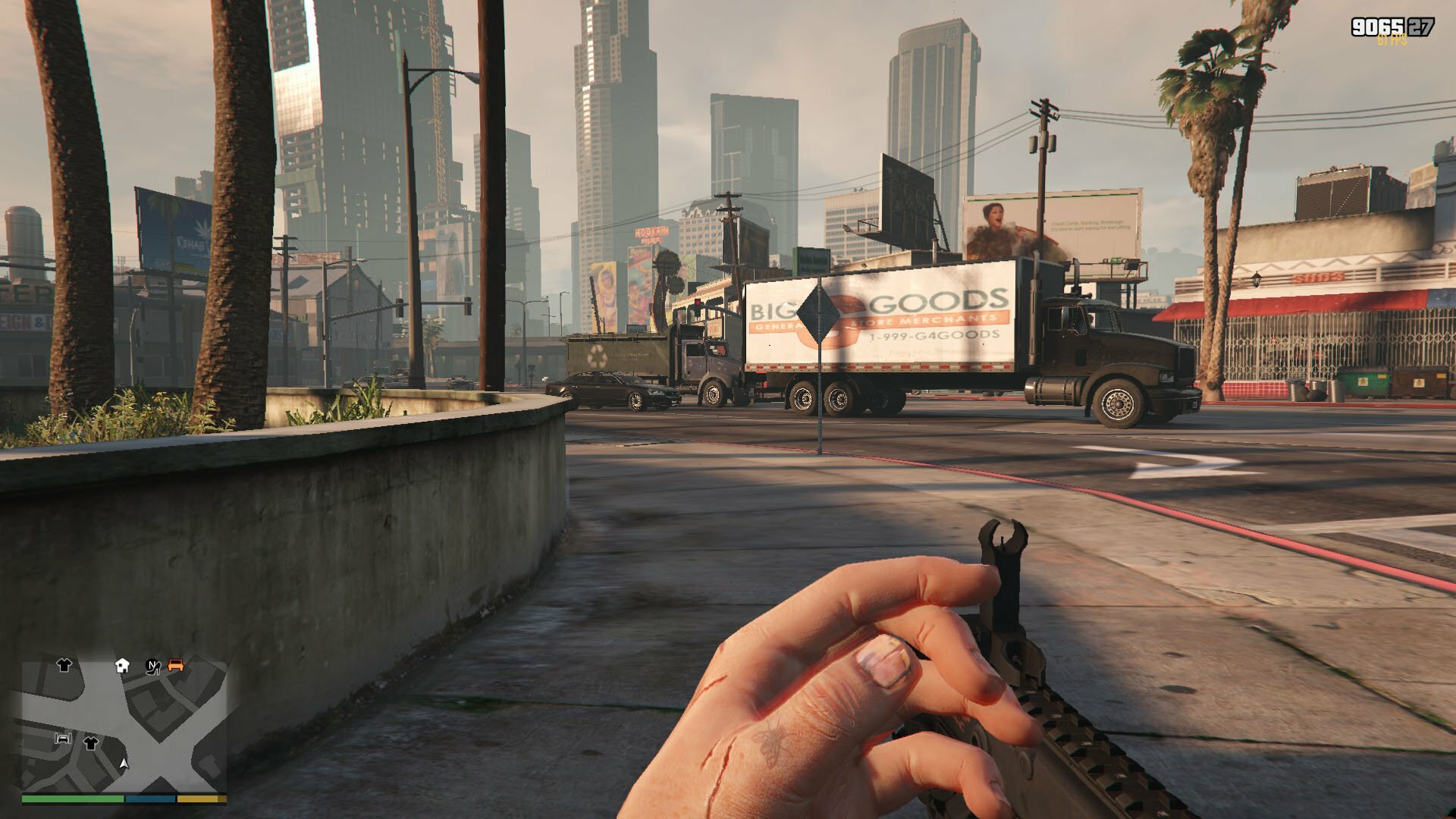Select the white safehouse marker on the minimap
Image resolution: width=1456 pixels, height=819 pixels.
pyautogui.click(x=122, y=666)
